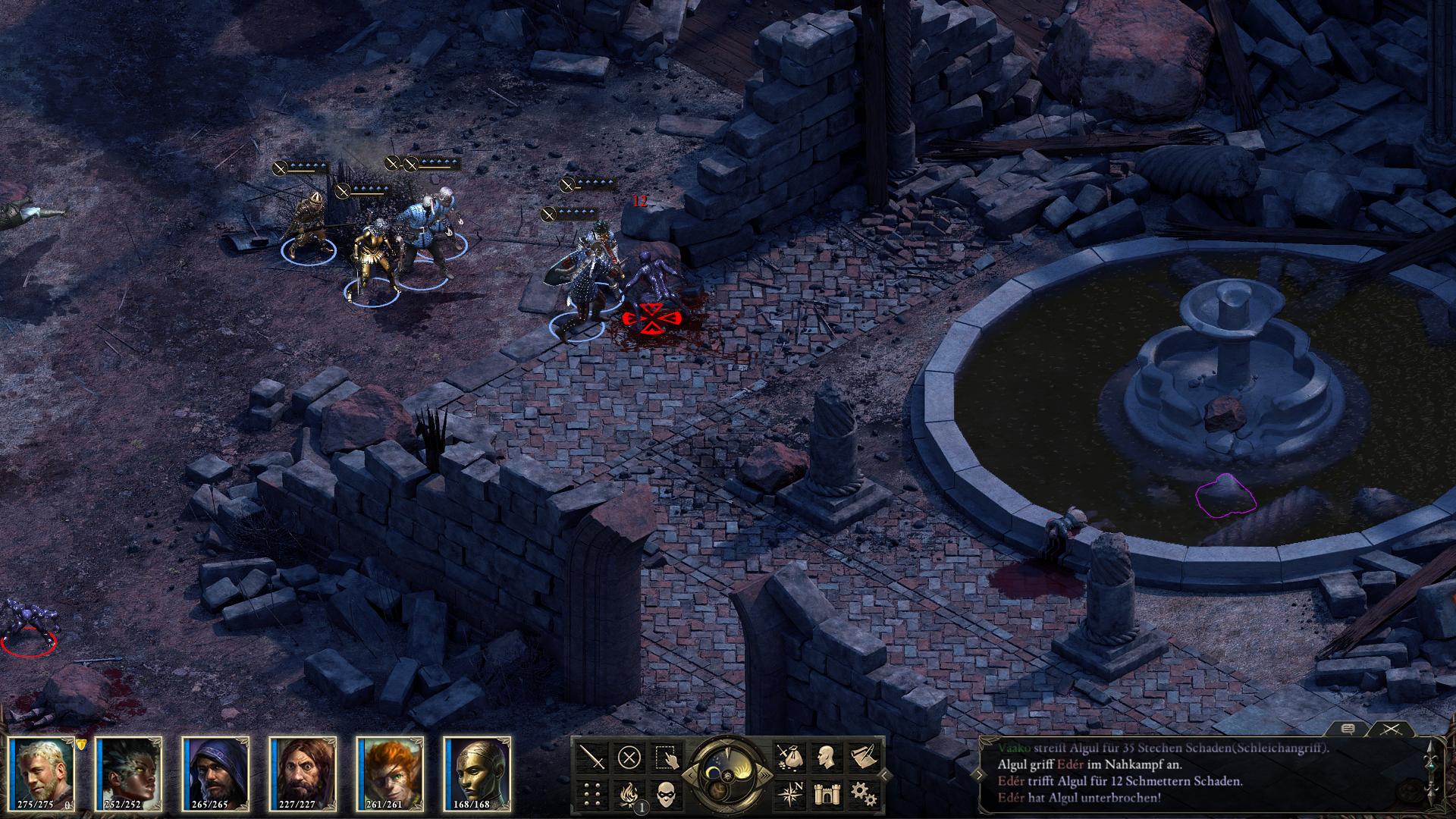Click the circled X cancel action button
The image size is (1456, 819).
click(629, 757)
